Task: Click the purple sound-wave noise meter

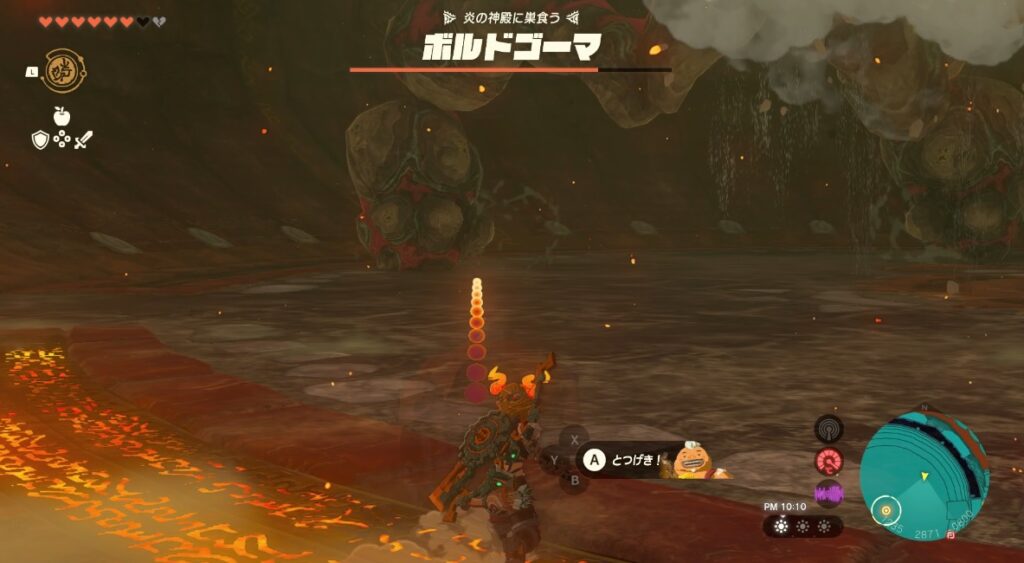Action: pos(829,493)
